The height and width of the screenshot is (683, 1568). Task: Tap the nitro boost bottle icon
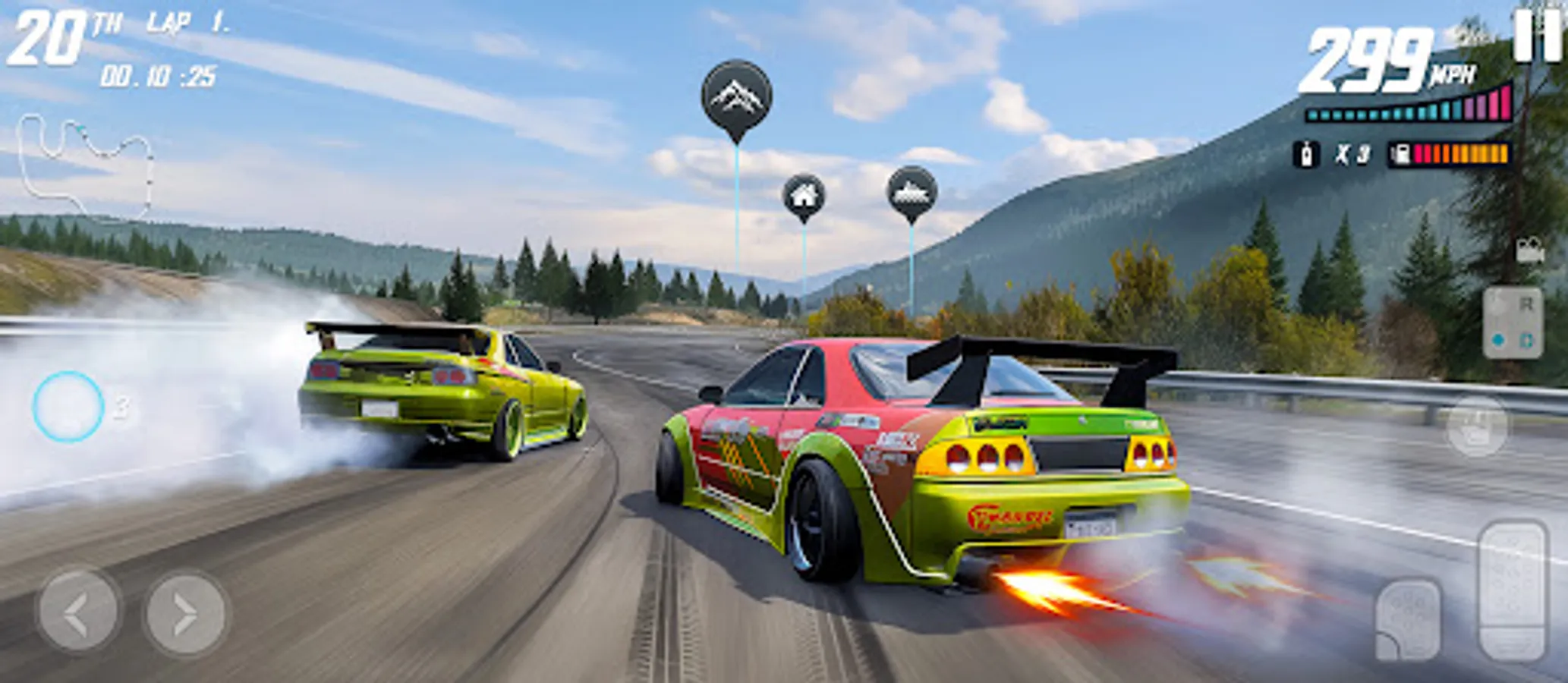click(1307, 152)
